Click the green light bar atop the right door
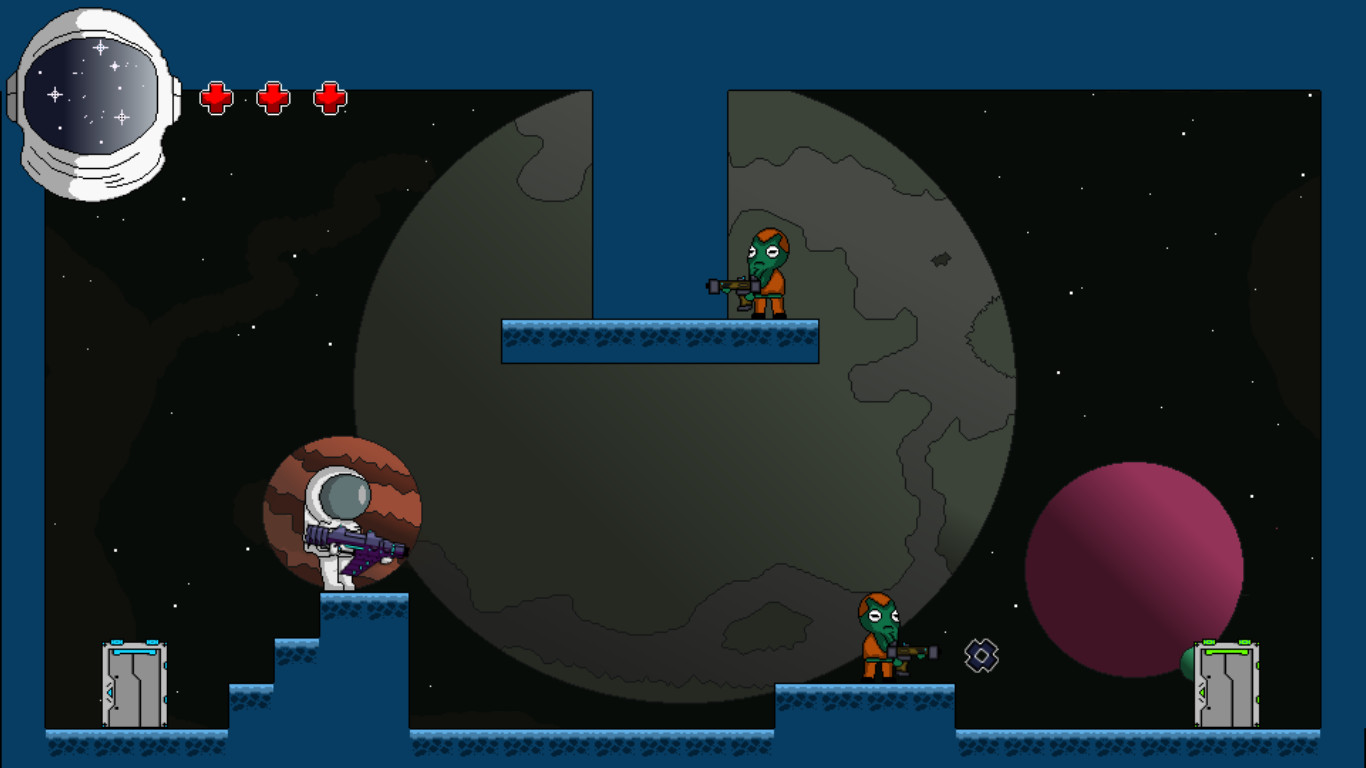This screenshot has height=768, width=1366. 1227,651
